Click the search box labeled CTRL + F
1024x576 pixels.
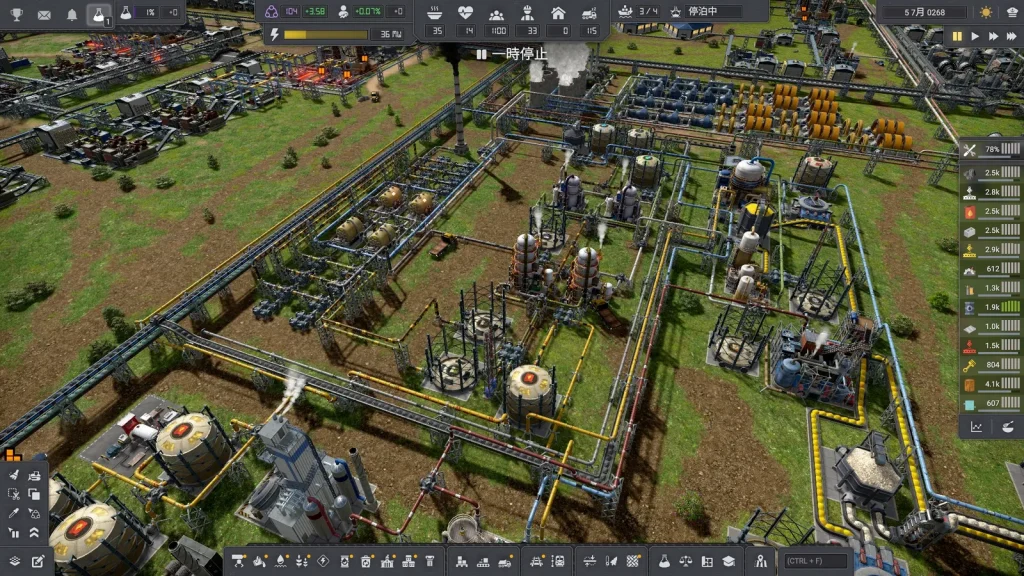pyautogui.click(x=813, y=561)
